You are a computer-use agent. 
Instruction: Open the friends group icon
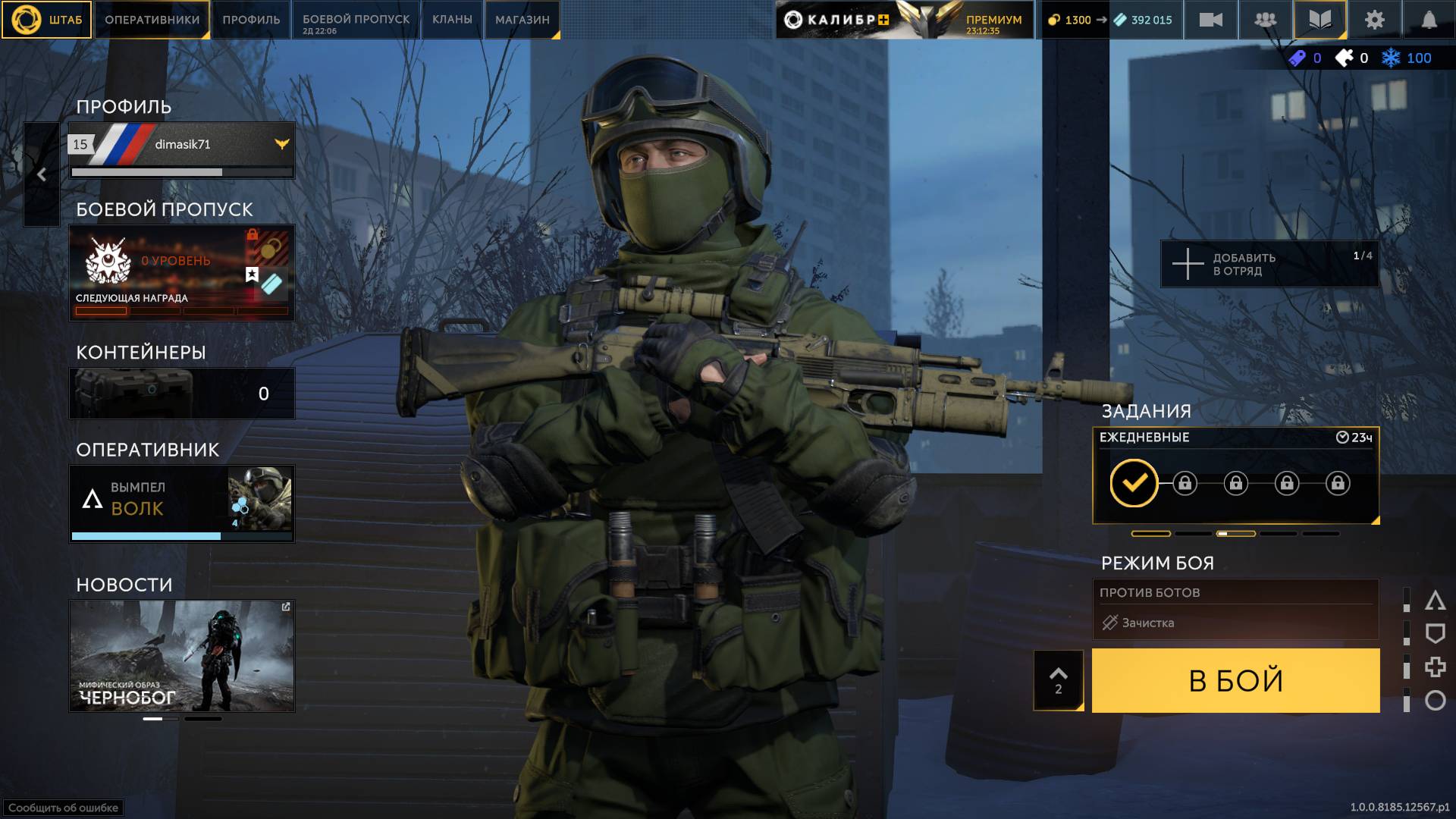coord(1265,20)
